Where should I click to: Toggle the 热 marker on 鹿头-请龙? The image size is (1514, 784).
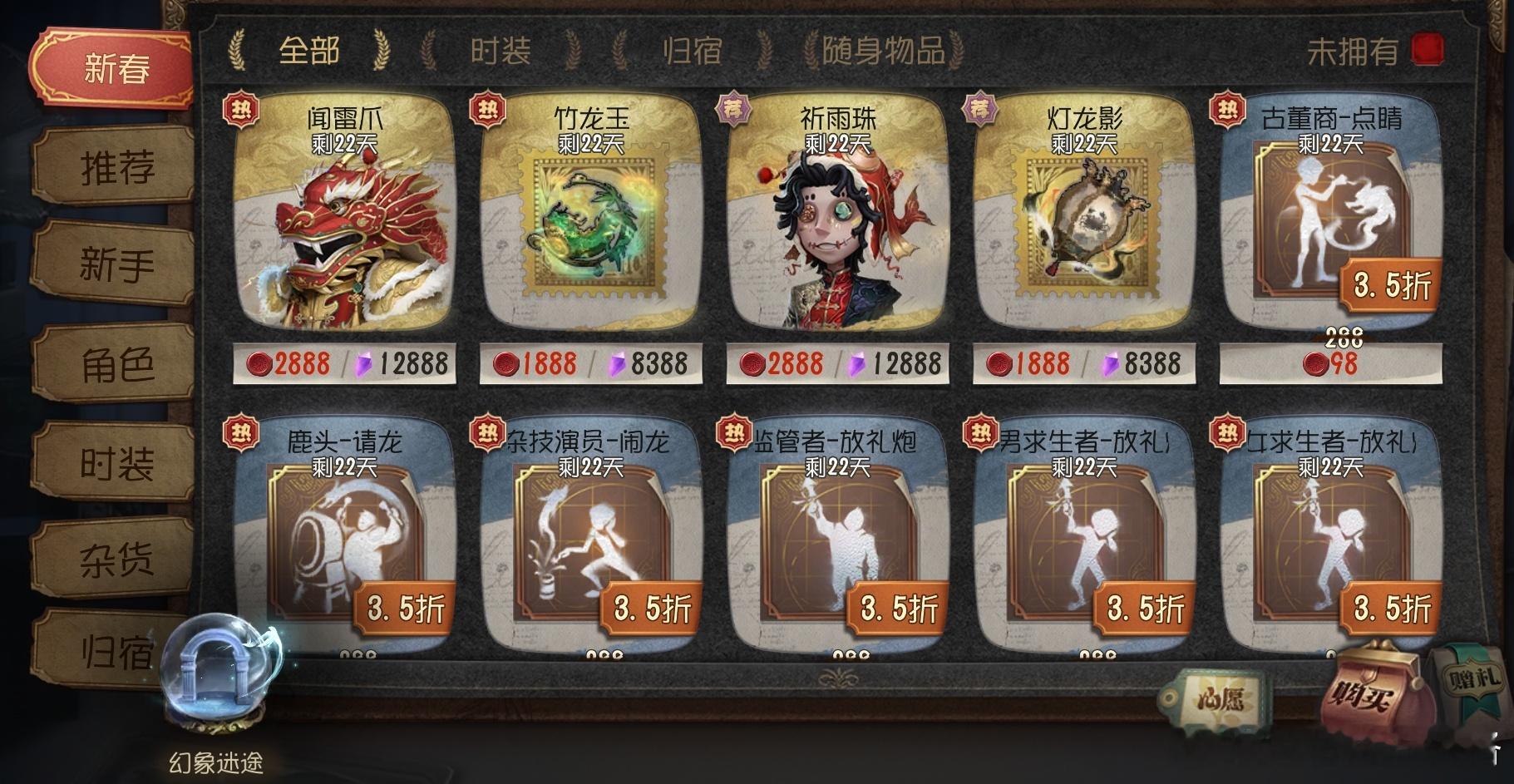point(240,429)
